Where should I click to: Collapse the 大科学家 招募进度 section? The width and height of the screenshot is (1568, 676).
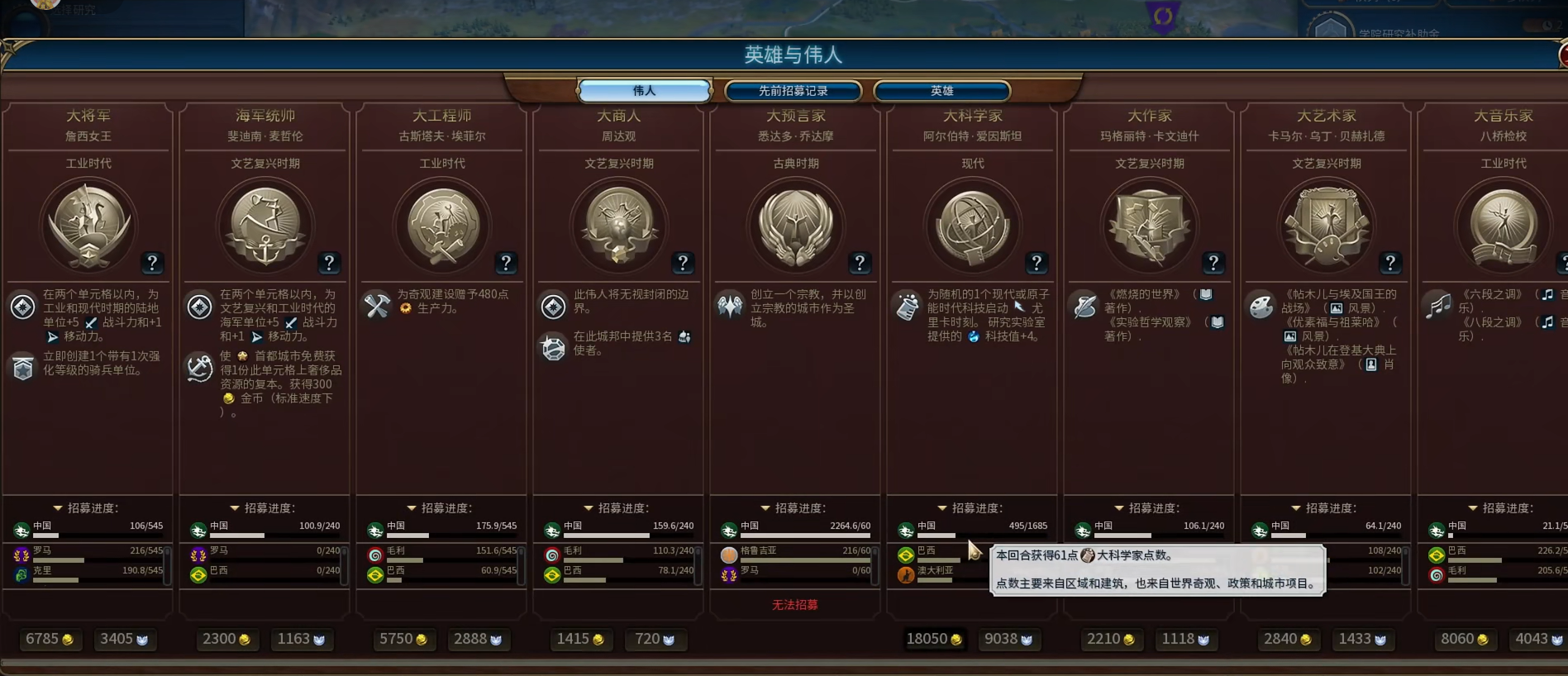[x=941, y=507]
